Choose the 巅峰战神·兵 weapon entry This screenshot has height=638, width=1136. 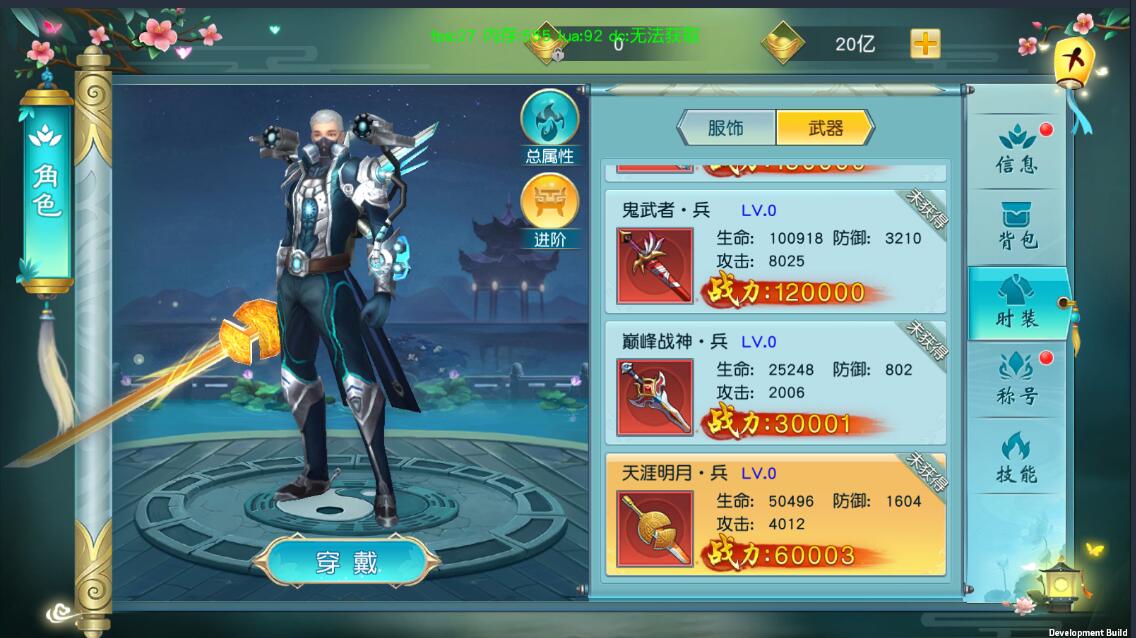[775, 381]
